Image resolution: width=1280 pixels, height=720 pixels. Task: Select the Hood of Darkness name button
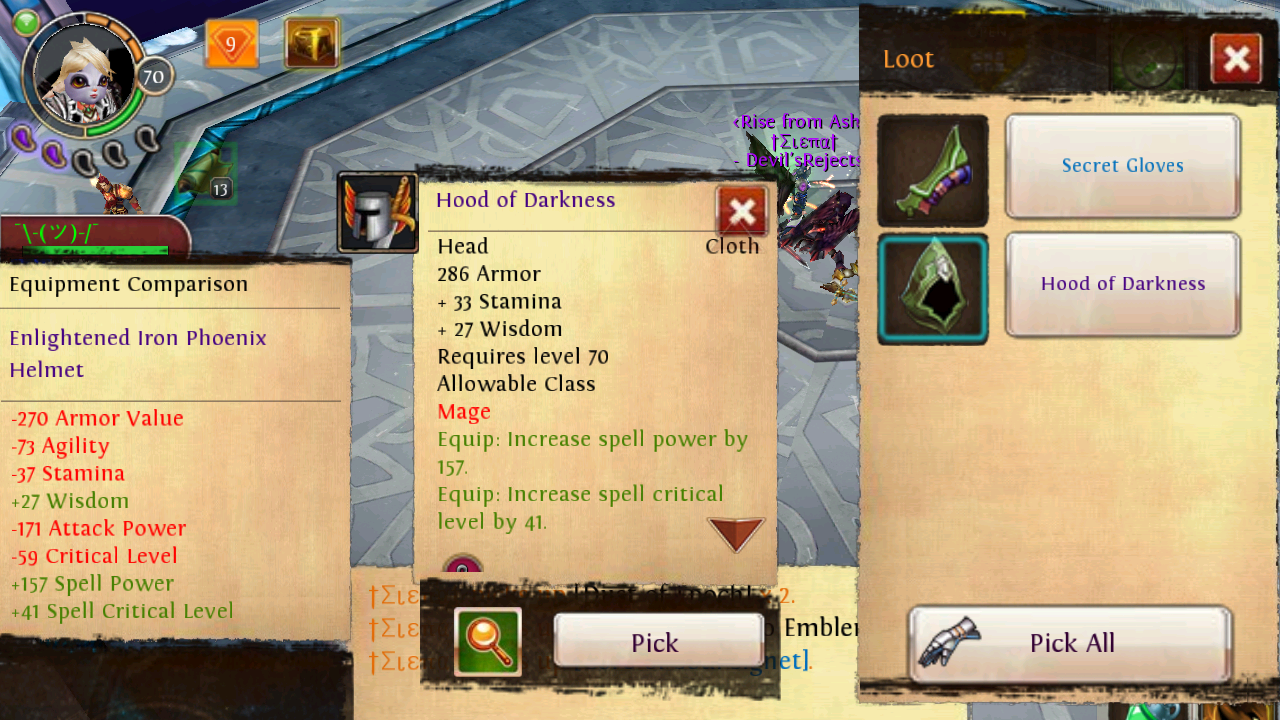pos(1122,284)
